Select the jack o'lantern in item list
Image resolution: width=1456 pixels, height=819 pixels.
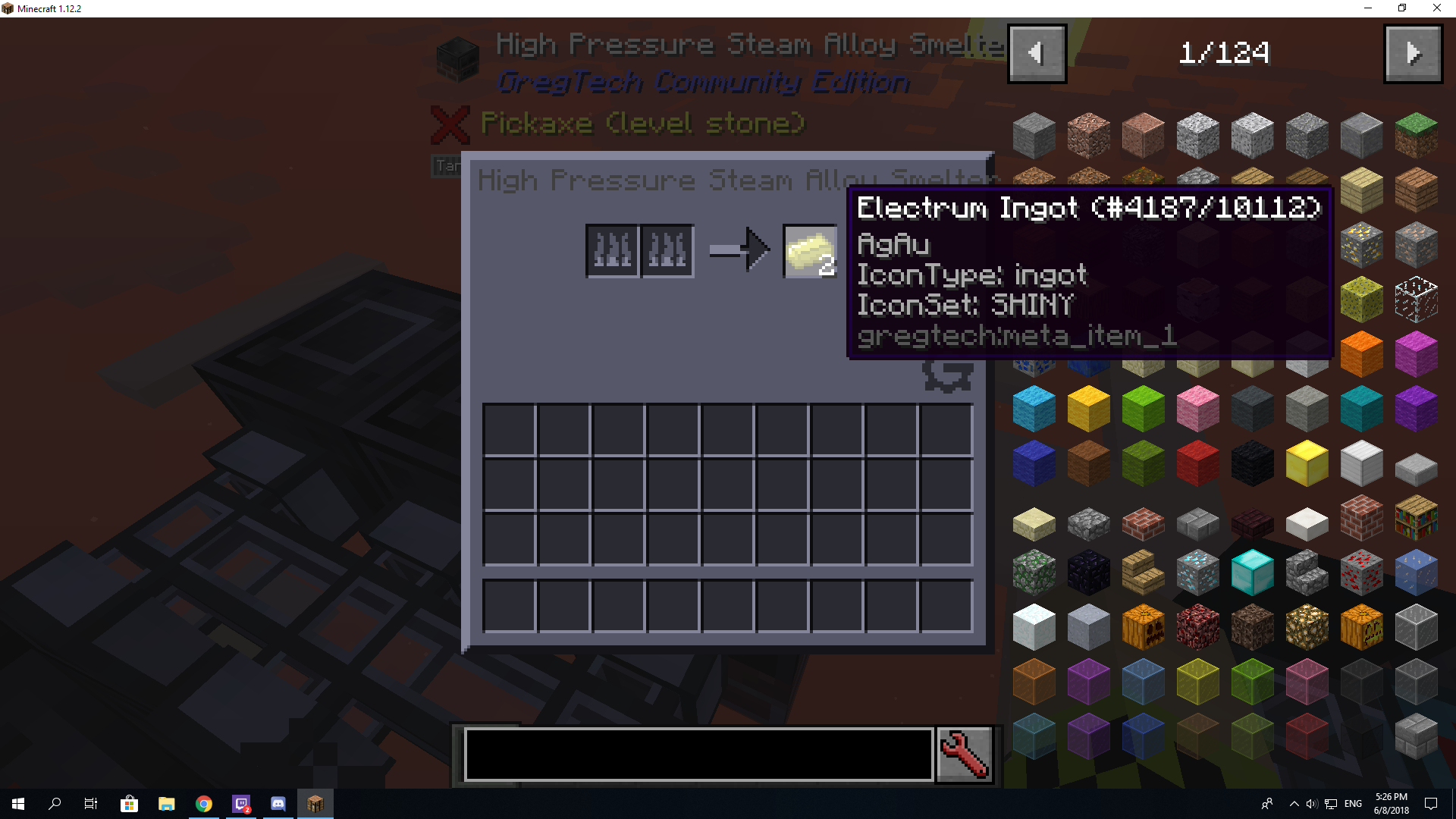[1361, 626]
